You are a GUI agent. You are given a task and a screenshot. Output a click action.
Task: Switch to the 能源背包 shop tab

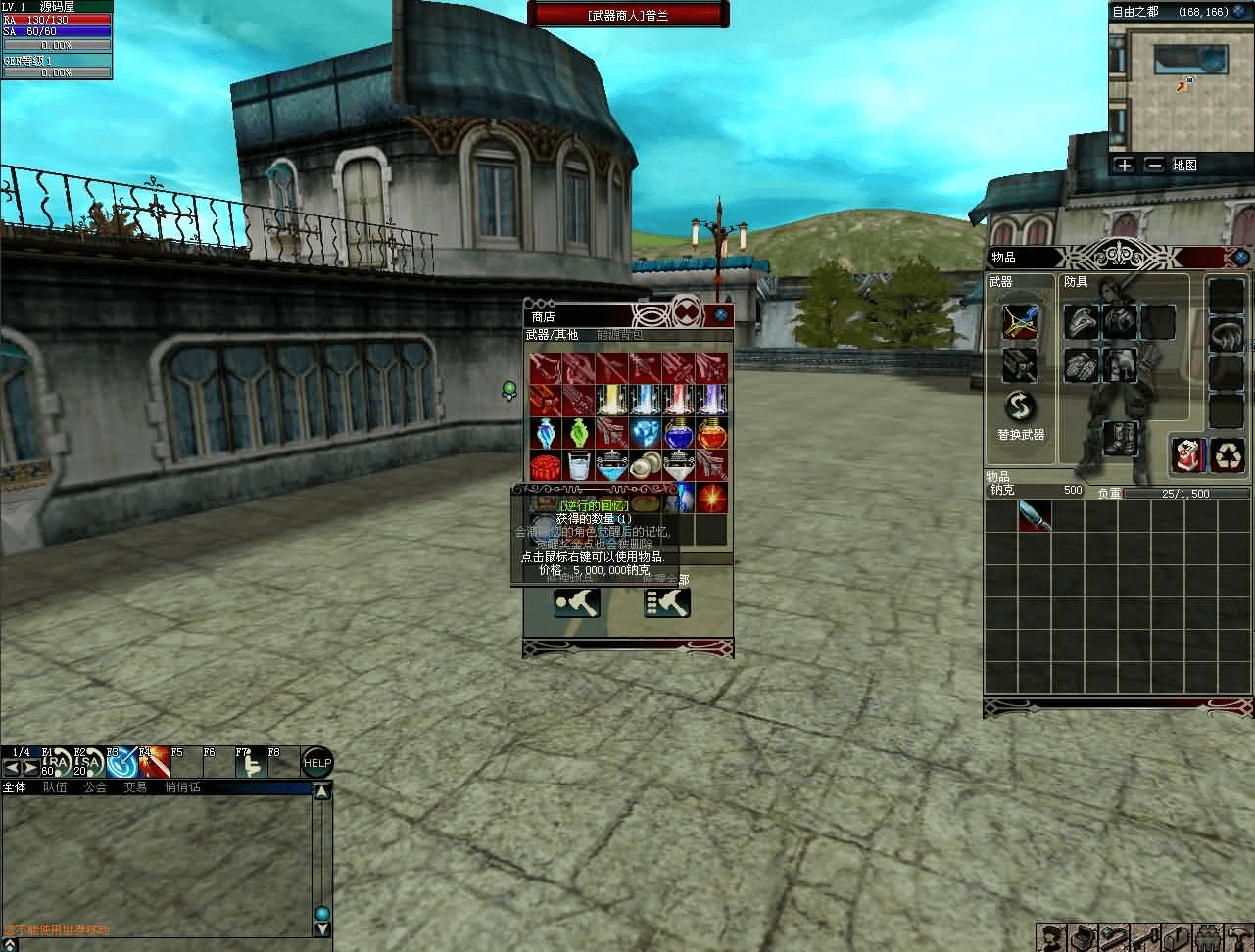tap(619, 335)
